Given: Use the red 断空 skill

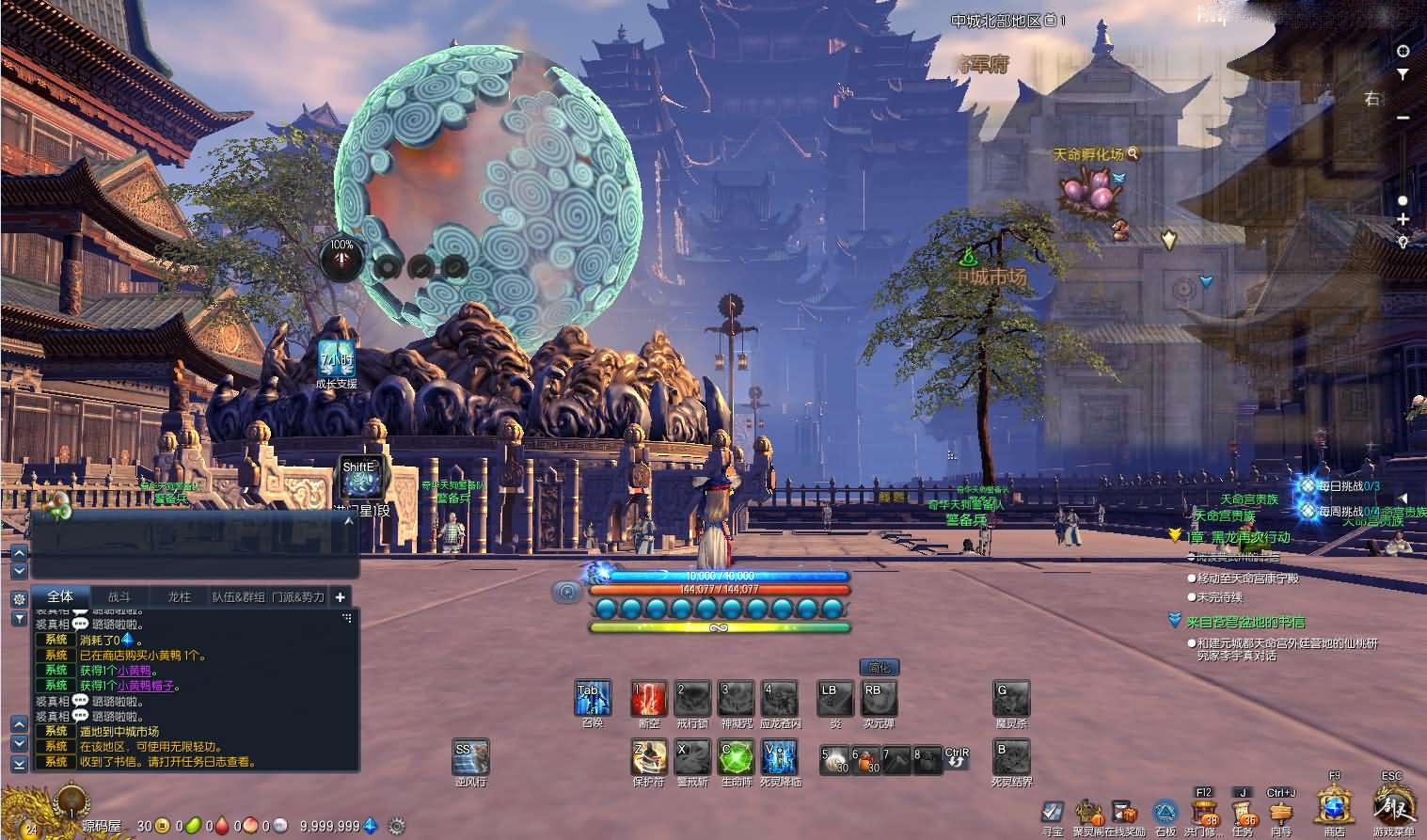Looking at the screenshot, I should pyautogui.click(x=648, y=700).
